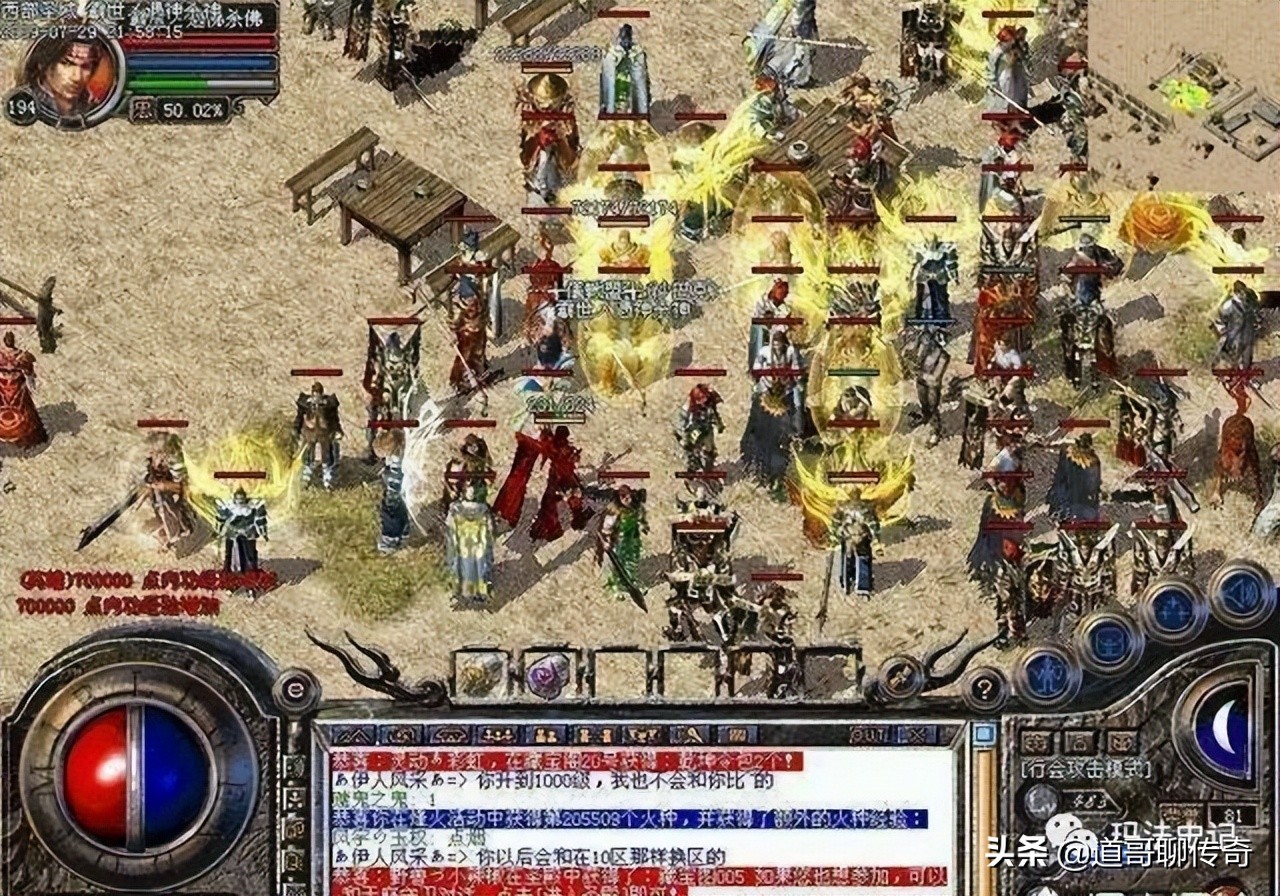Close the chat window with X button
Screen dimensions: 1280x896
coord(916,735)
